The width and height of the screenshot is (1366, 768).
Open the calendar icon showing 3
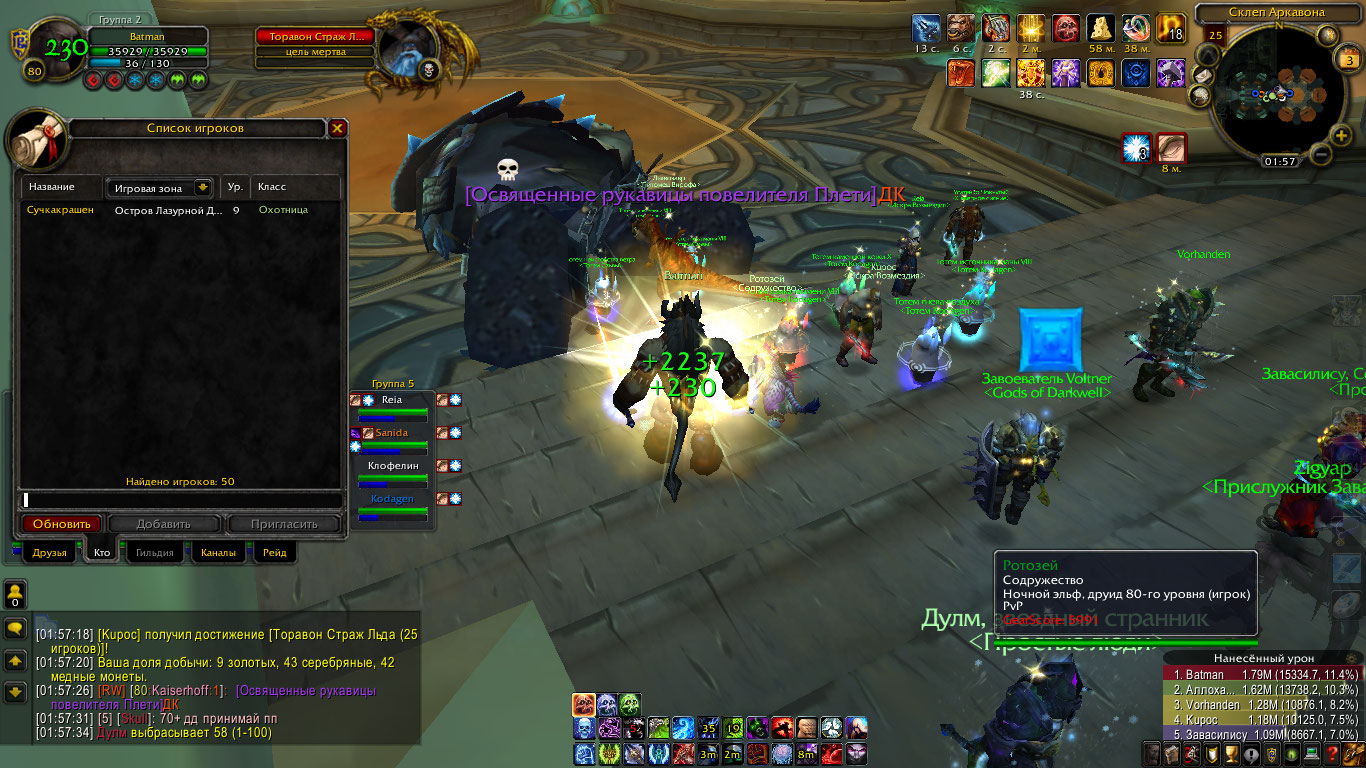coord(1346,60)
